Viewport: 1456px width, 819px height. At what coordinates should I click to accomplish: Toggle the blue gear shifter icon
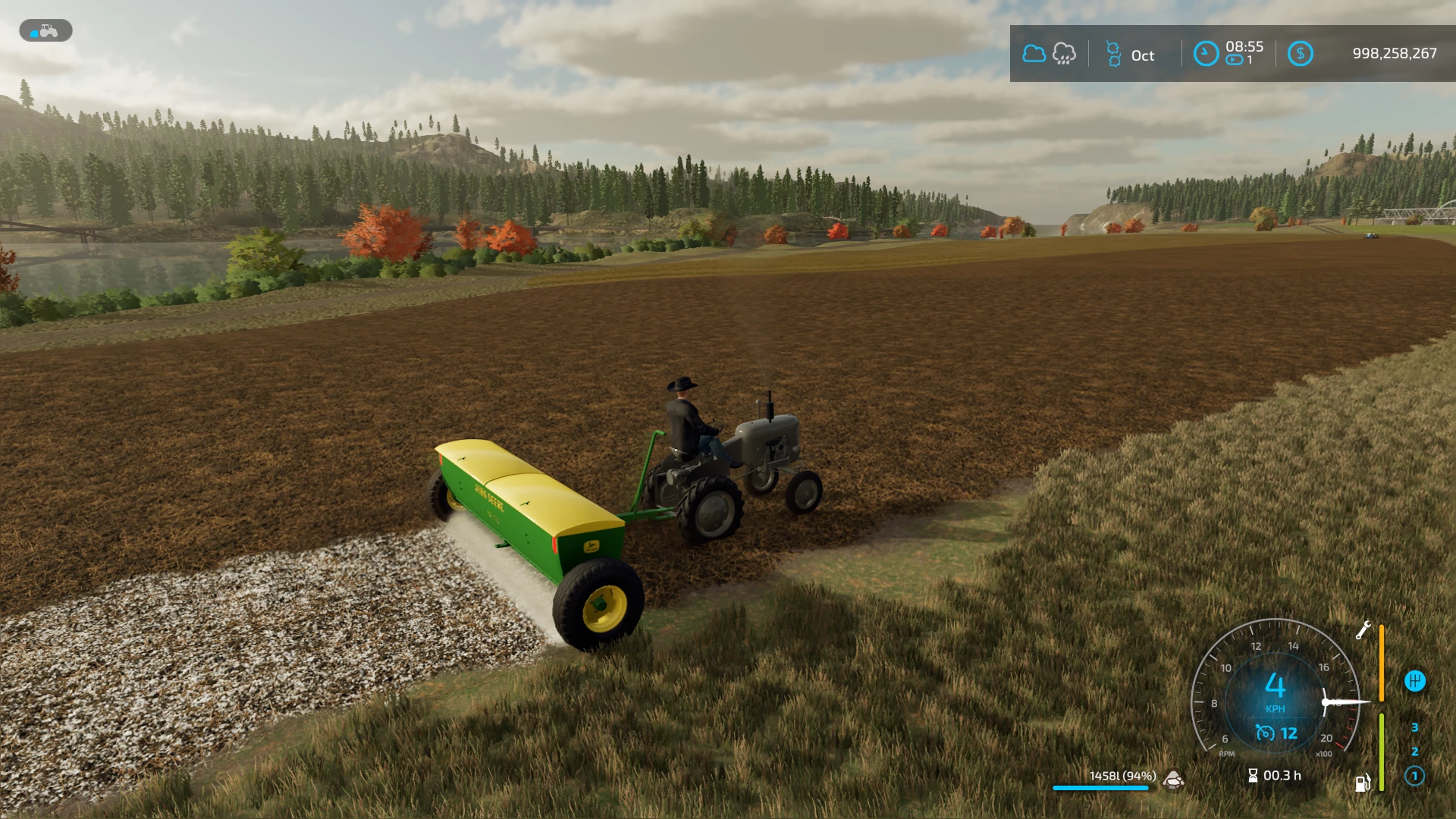1414,681
